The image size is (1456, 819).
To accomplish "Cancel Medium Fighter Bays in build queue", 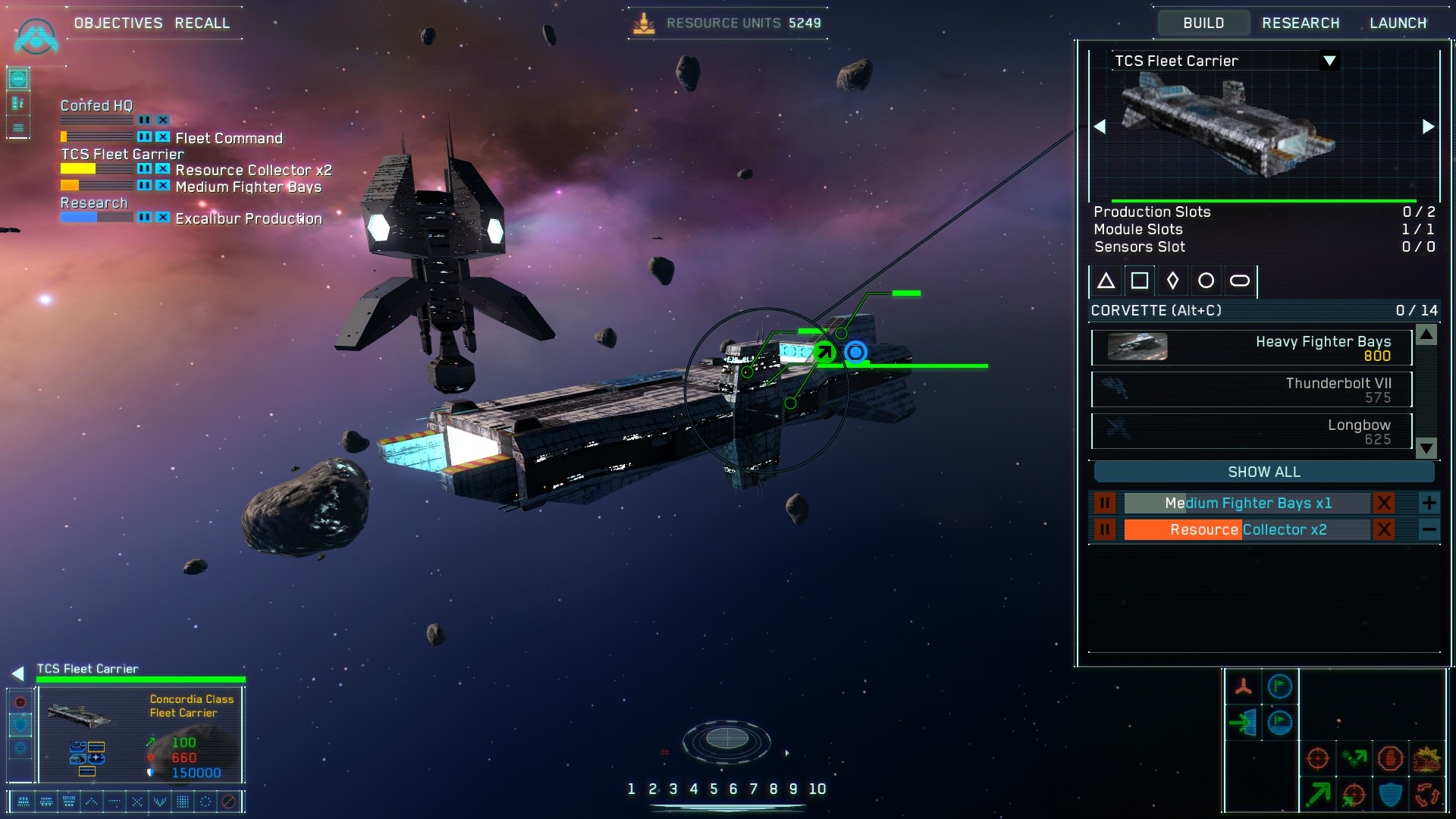I will pos(1384,503).
